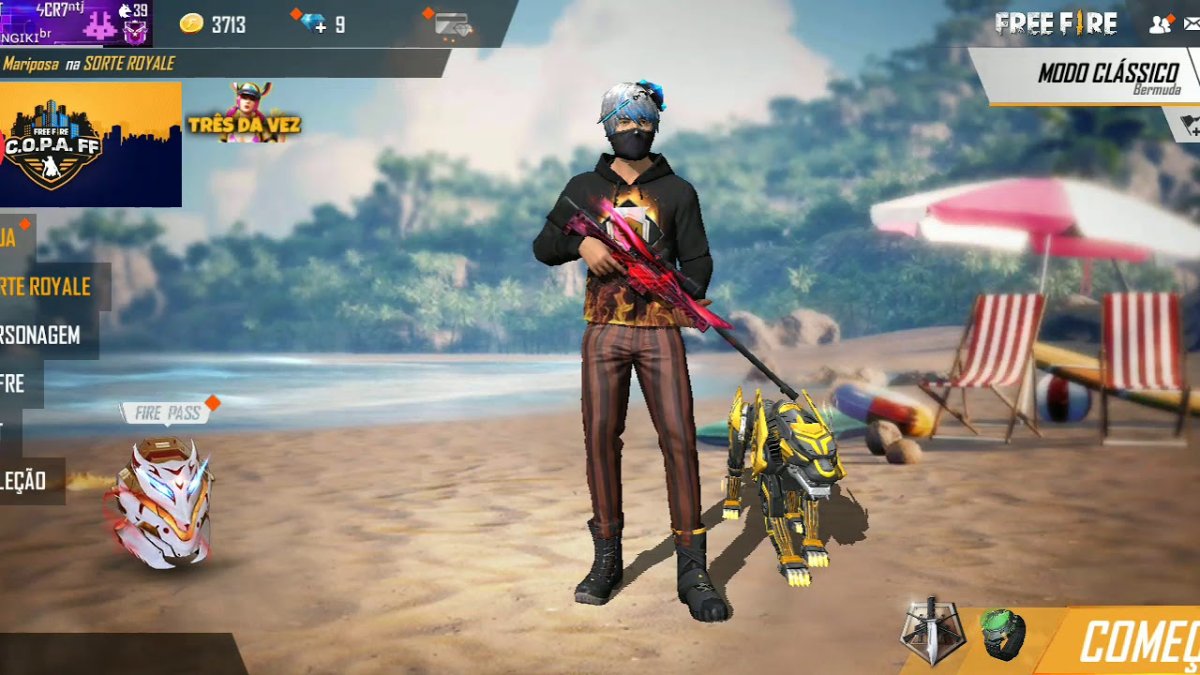Open the player profile banner
Image resolution: width=1200 pixels, height=675 pixels.
pyautogui.click(x=76, y=23)
